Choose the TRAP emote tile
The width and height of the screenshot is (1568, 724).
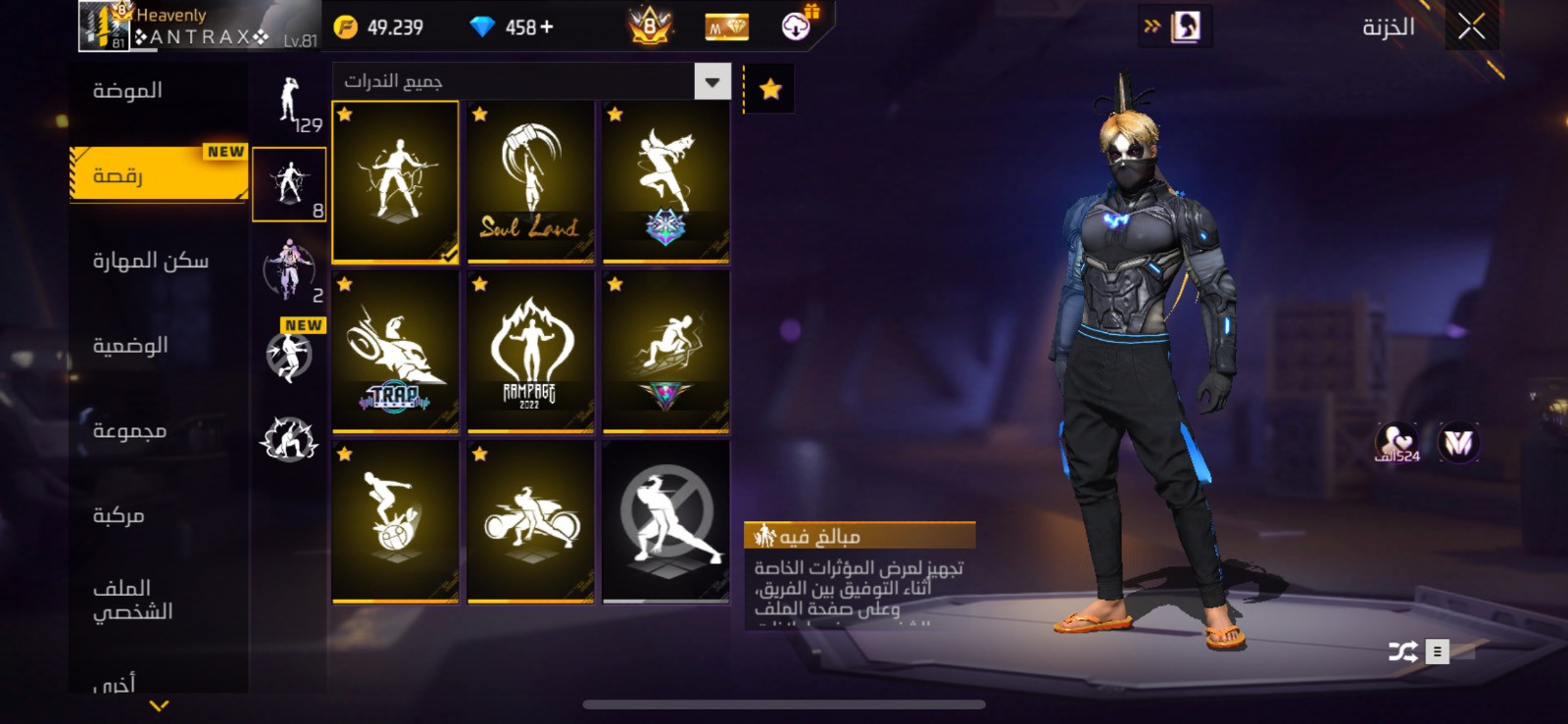click(395, 352)
